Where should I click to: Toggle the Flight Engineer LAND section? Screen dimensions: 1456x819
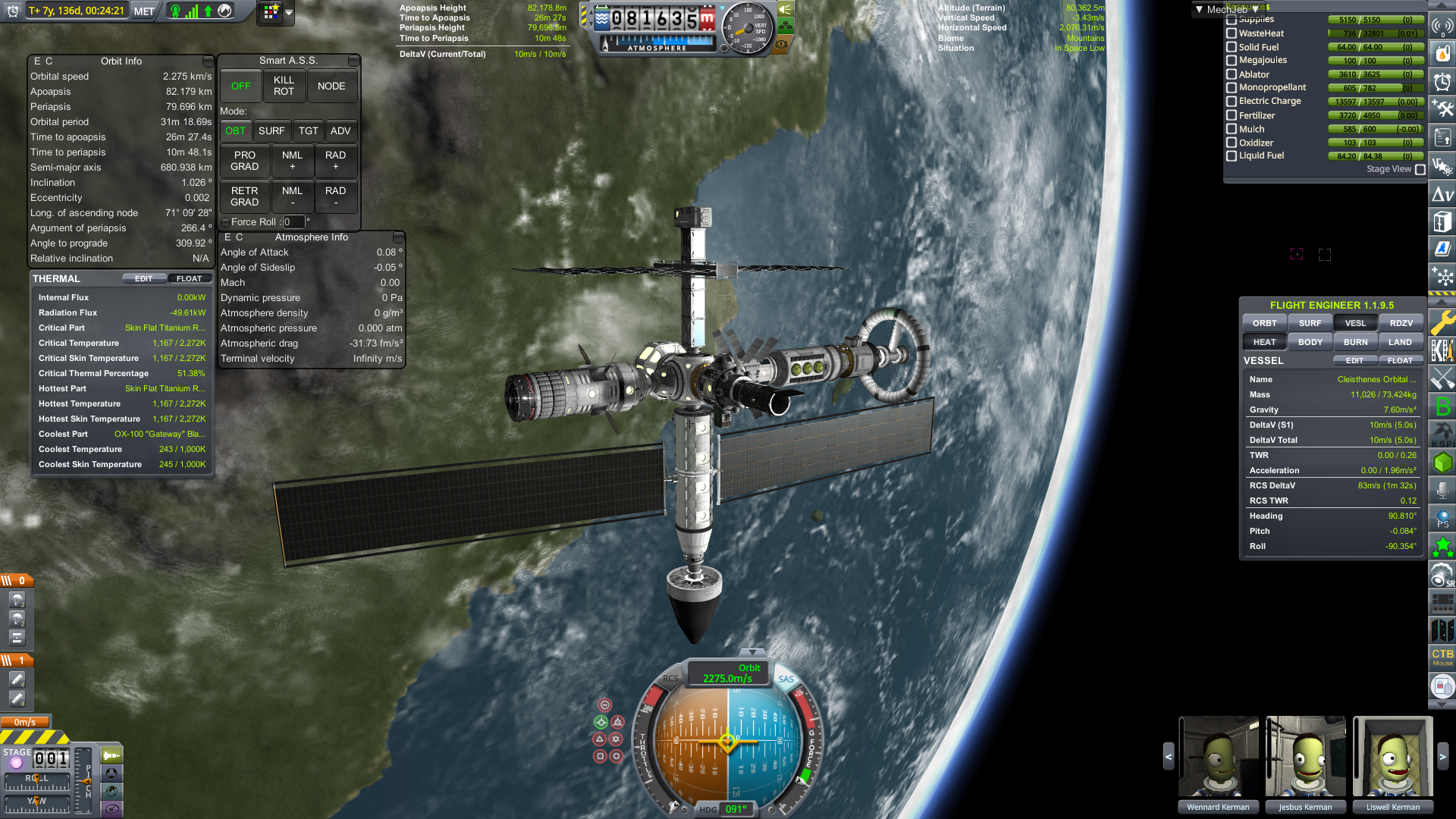1401,342
